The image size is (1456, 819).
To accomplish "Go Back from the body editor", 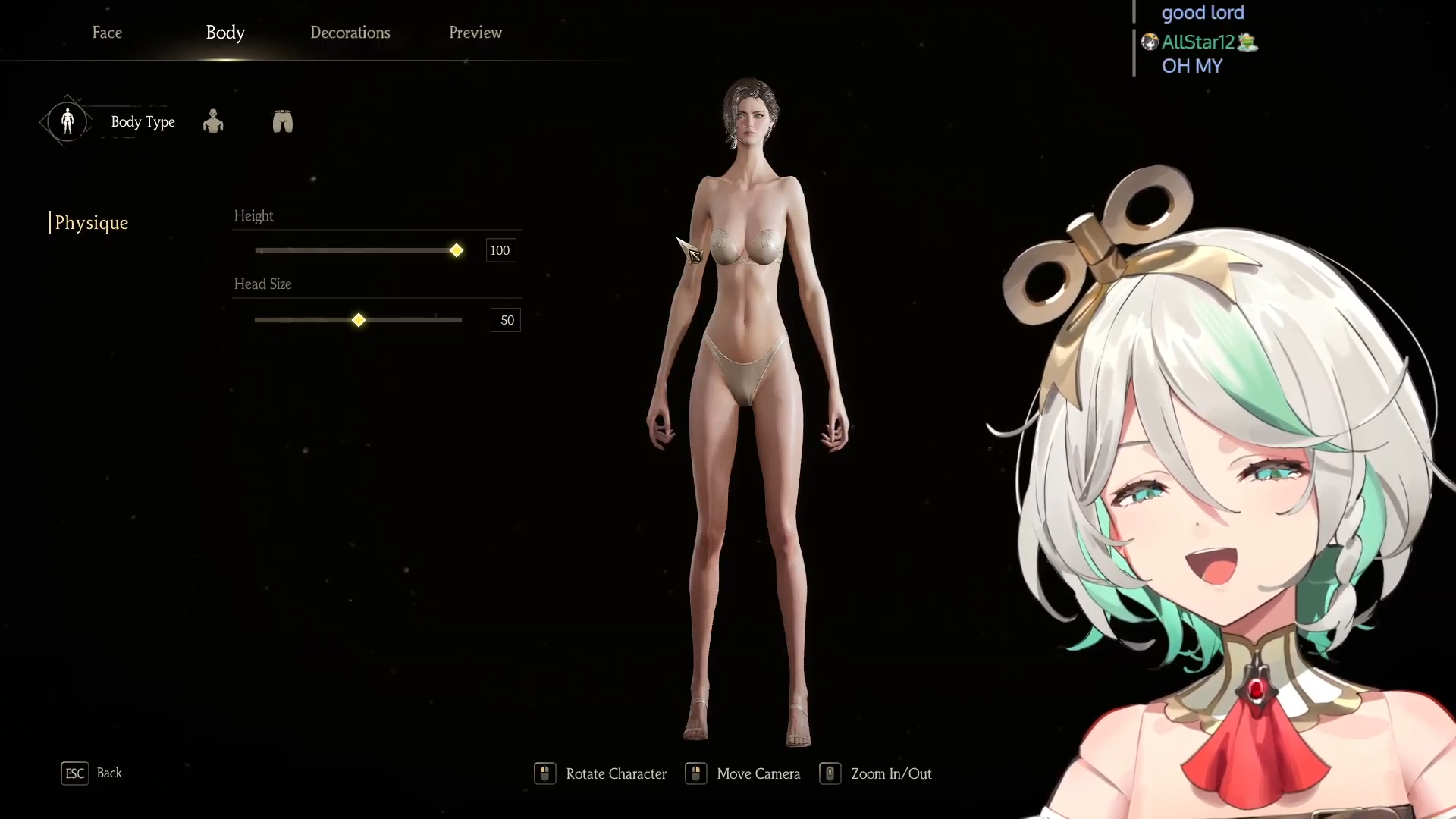I will pos(92,773).
